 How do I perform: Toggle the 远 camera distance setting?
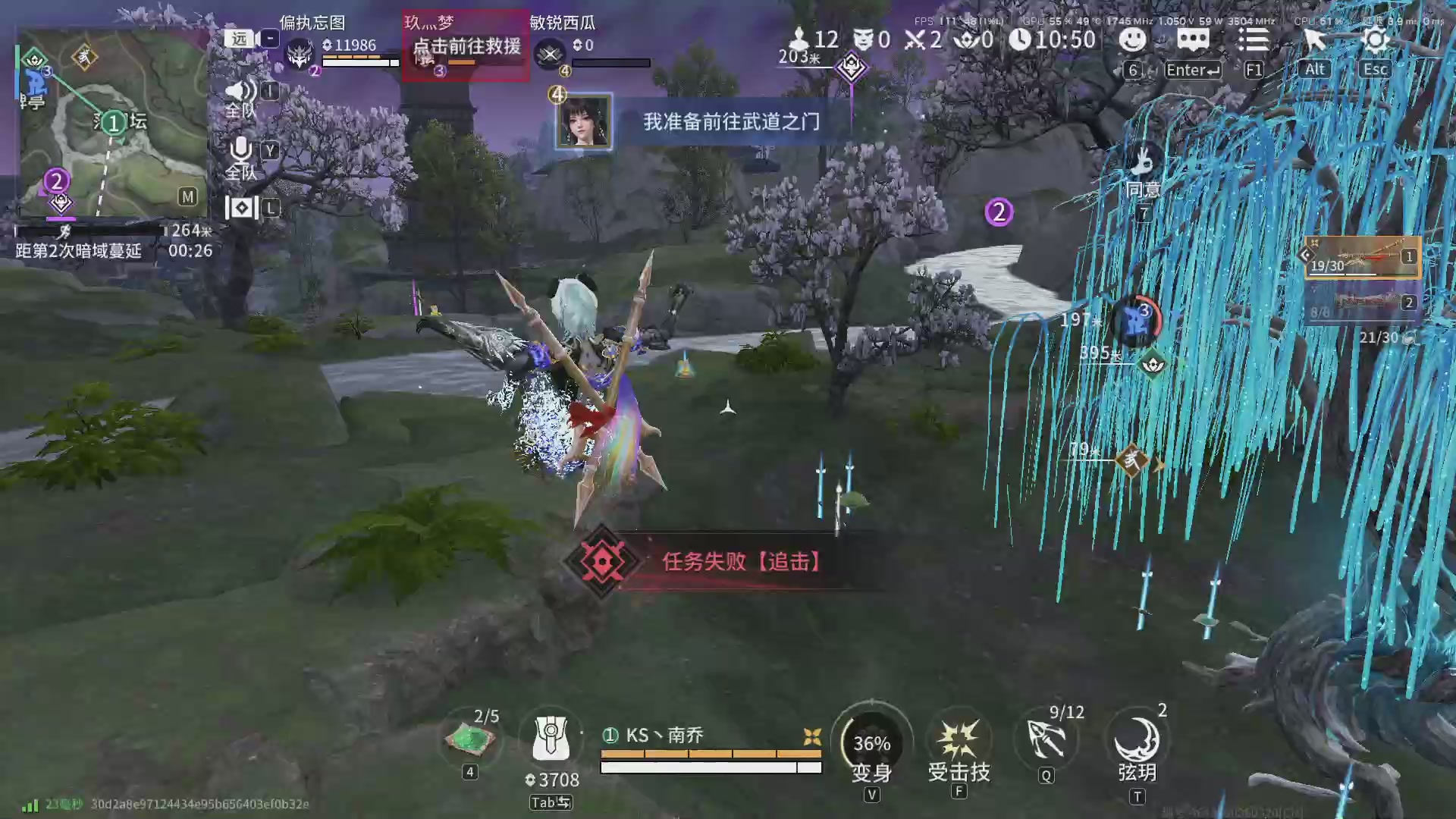pos(237,39)
